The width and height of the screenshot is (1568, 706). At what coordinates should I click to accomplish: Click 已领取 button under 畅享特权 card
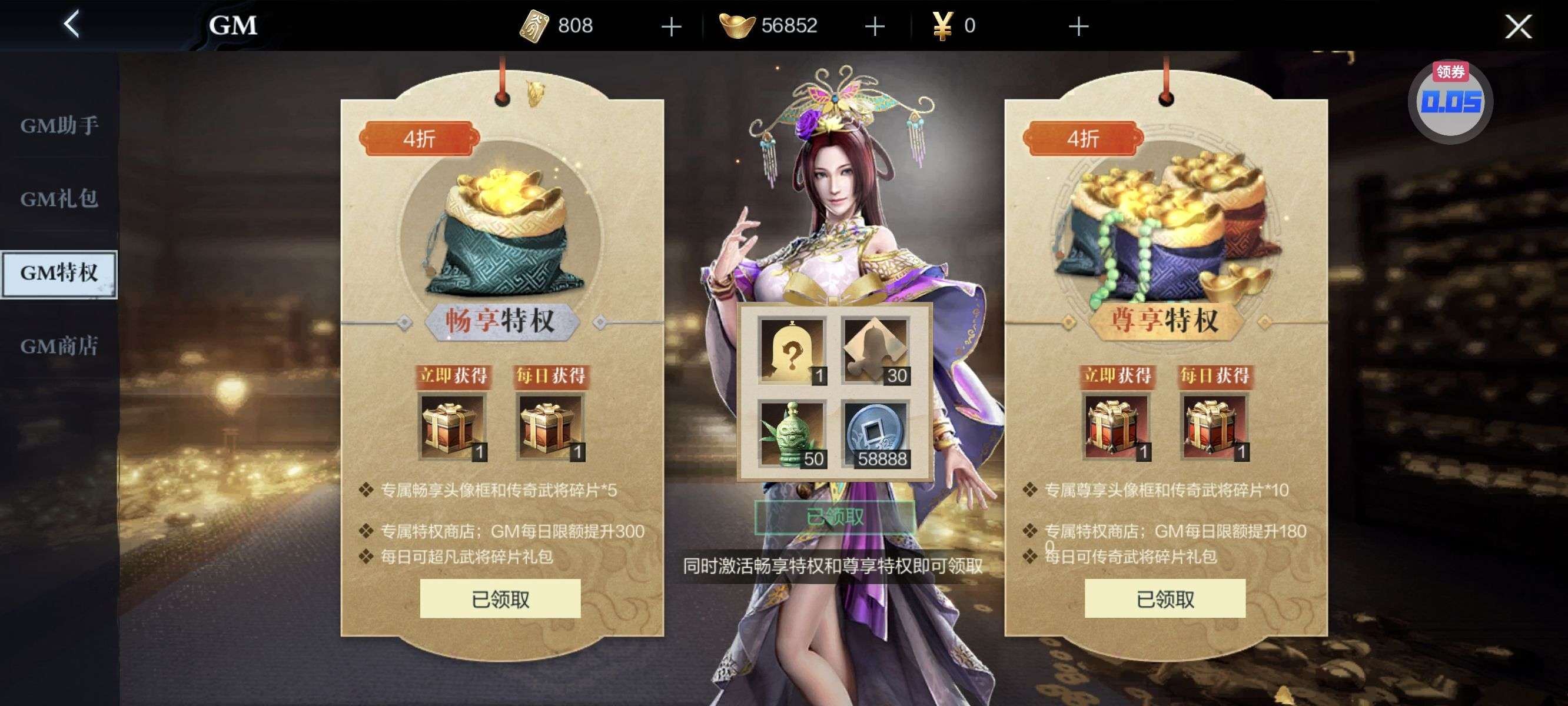click(x=500, y=599)
